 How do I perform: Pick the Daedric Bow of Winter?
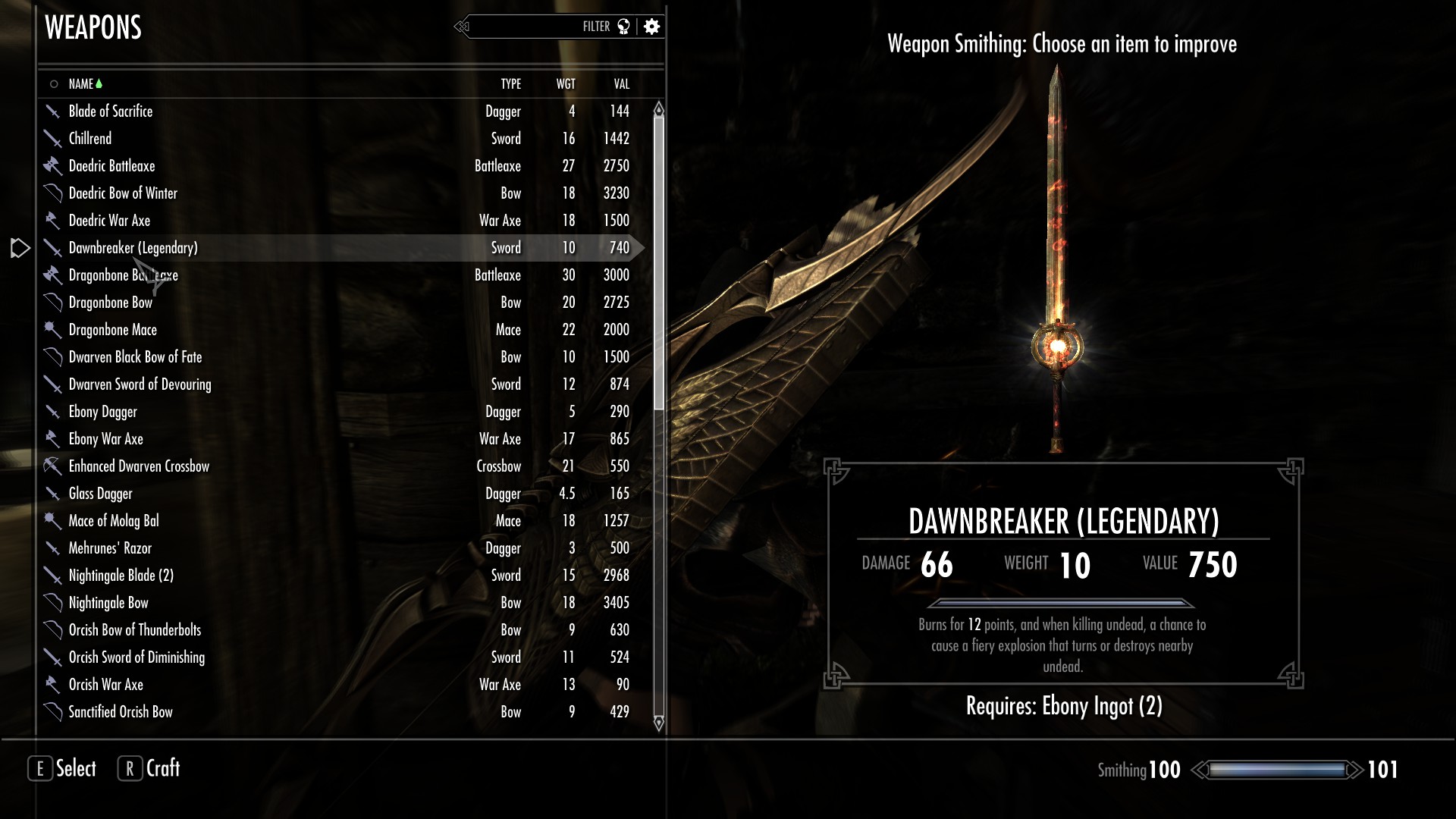click(123, 193)
